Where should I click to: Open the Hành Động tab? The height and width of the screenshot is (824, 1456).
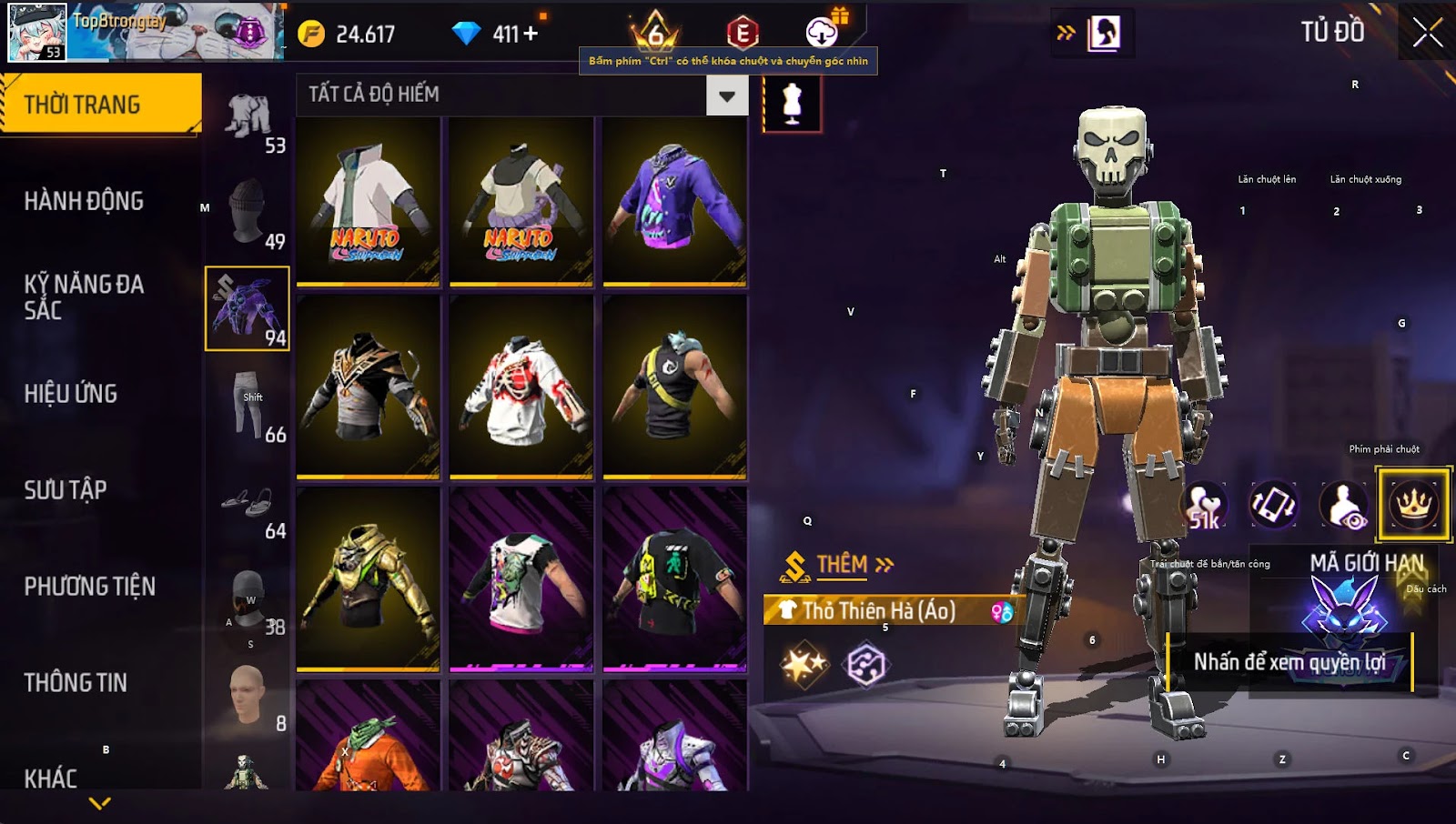click(84, 201)
